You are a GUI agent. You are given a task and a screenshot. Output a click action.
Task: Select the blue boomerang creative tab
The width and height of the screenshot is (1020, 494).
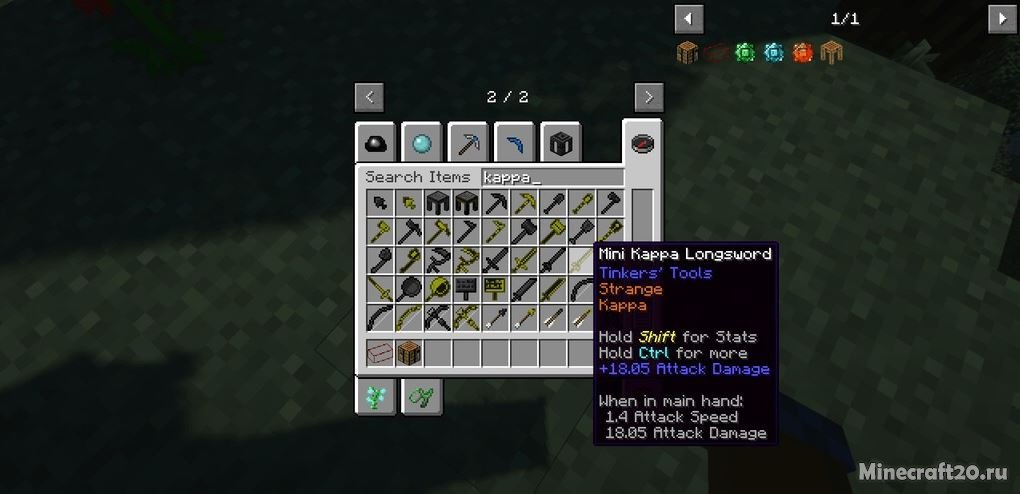click(x=514, y=144)
